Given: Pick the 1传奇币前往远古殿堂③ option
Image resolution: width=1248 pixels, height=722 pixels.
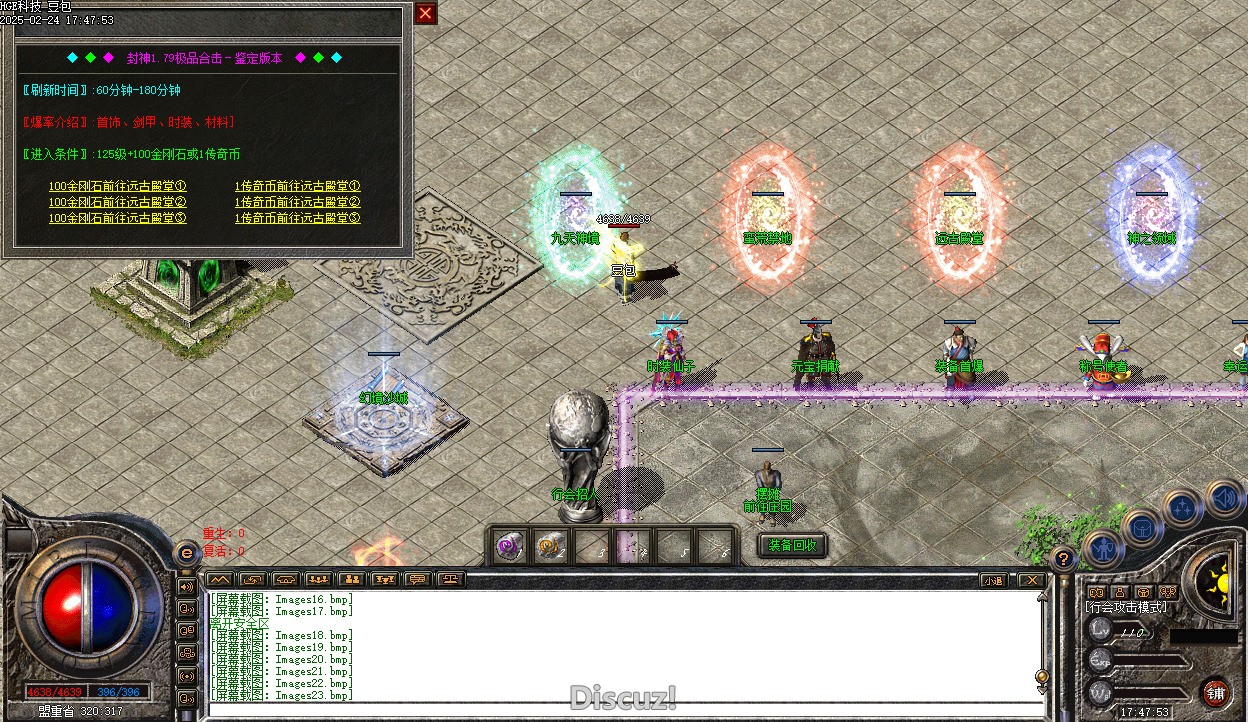Looking at the screenshot, I should point(298,218).
